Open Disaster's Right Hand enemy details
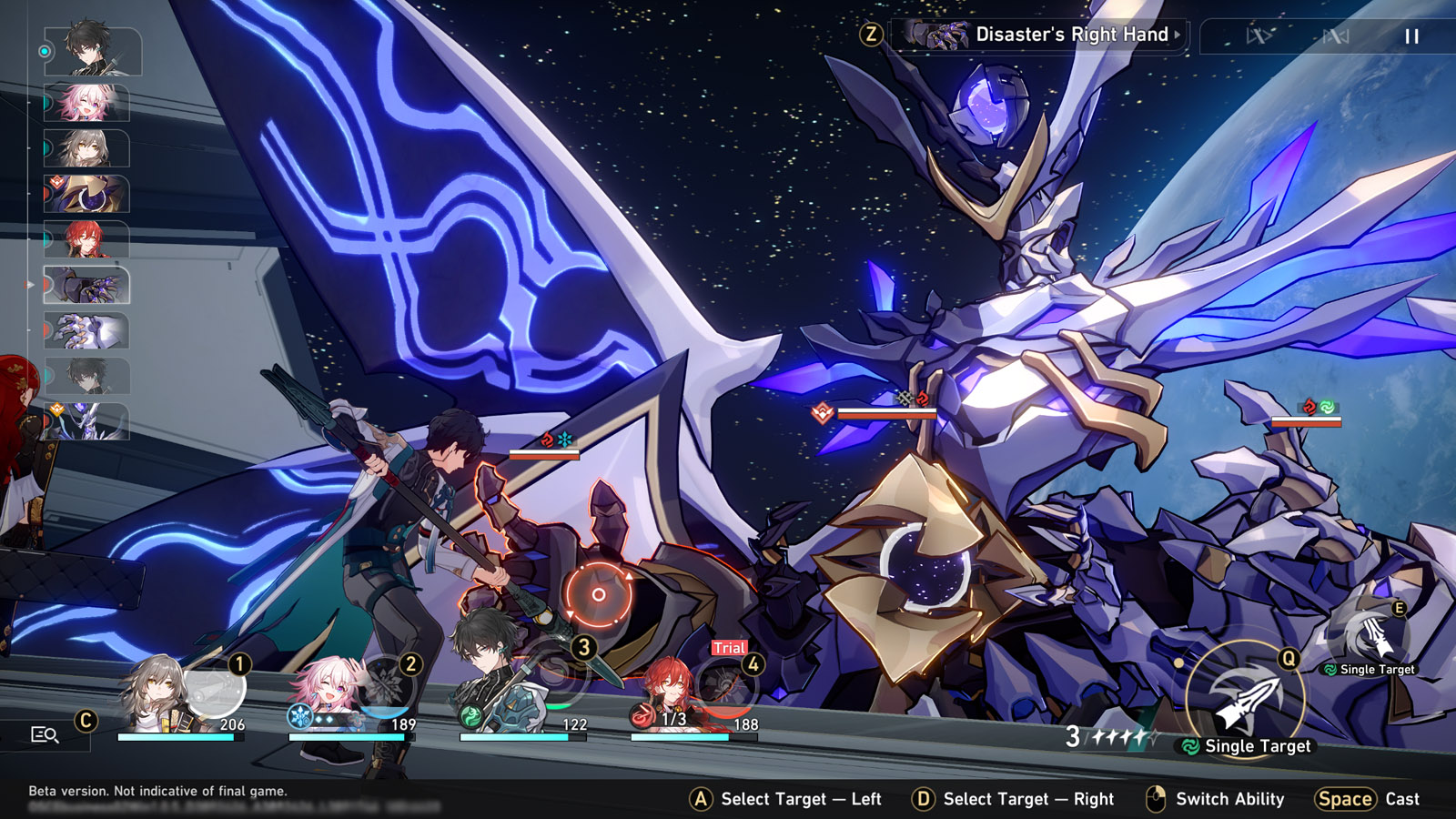 [1046, 35]
